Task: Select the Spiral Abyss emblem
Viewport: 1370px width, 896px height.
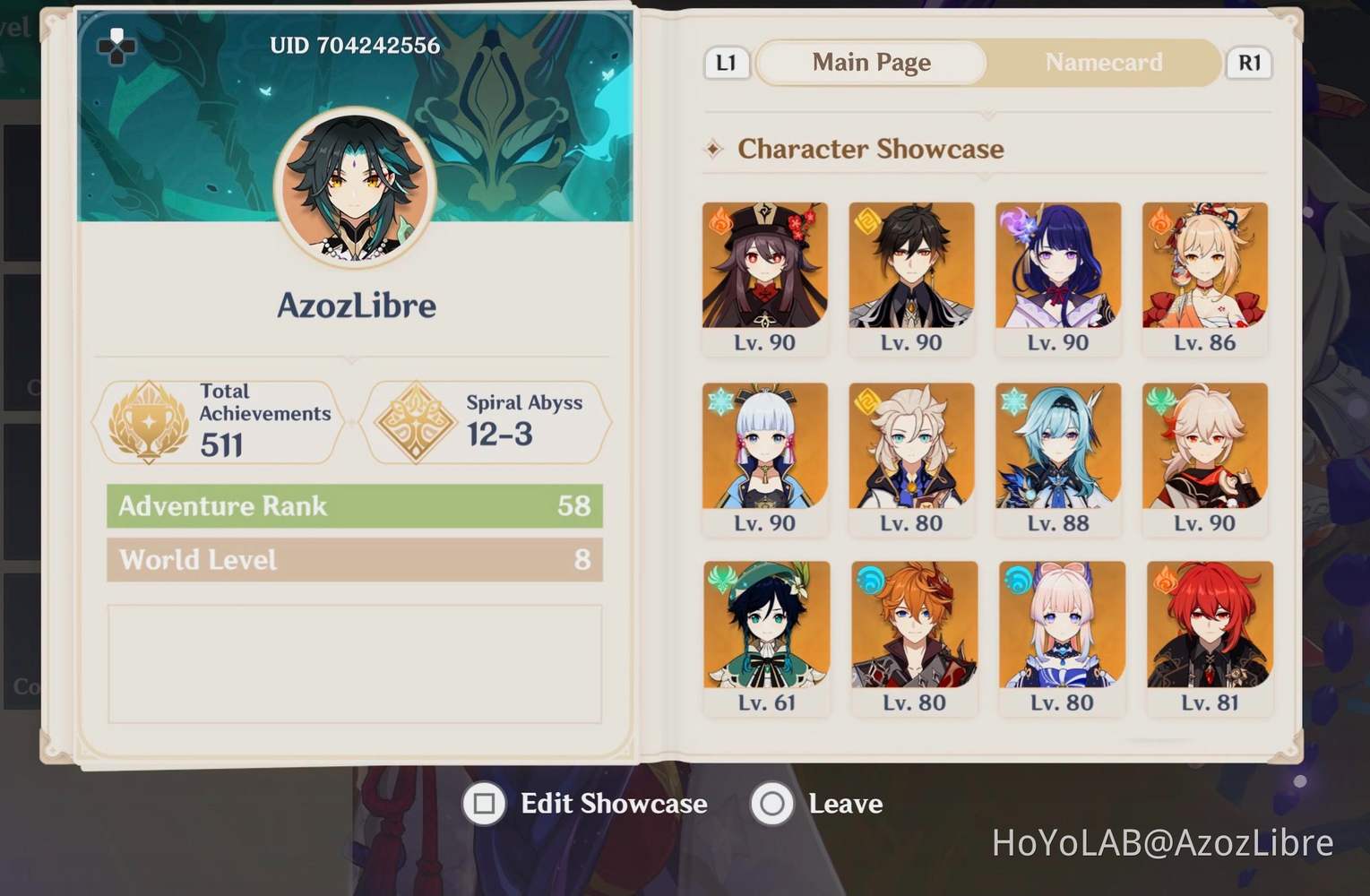Action: 415,420
